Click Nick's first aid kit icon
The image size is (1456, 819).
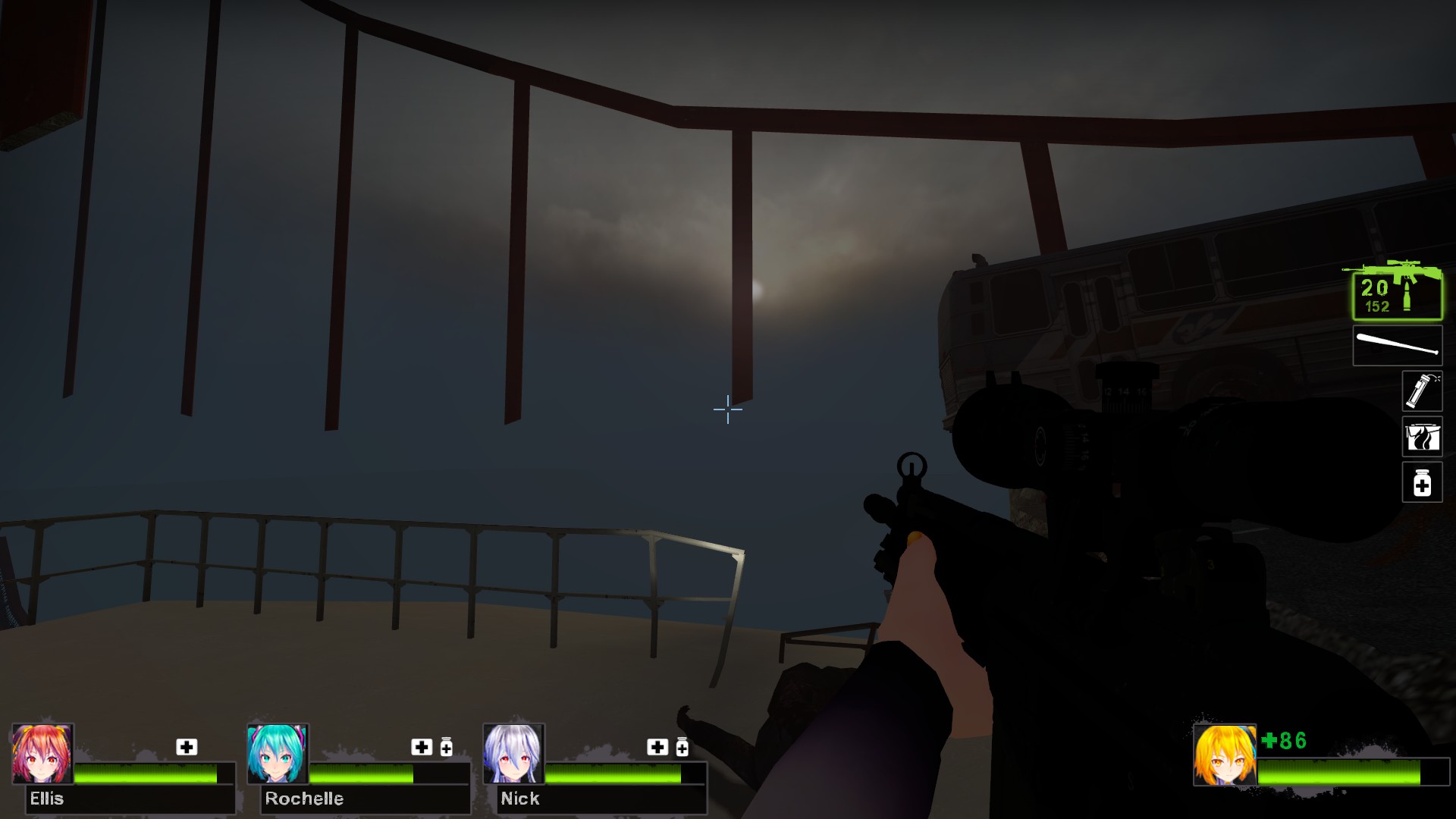tap(657, 747)
